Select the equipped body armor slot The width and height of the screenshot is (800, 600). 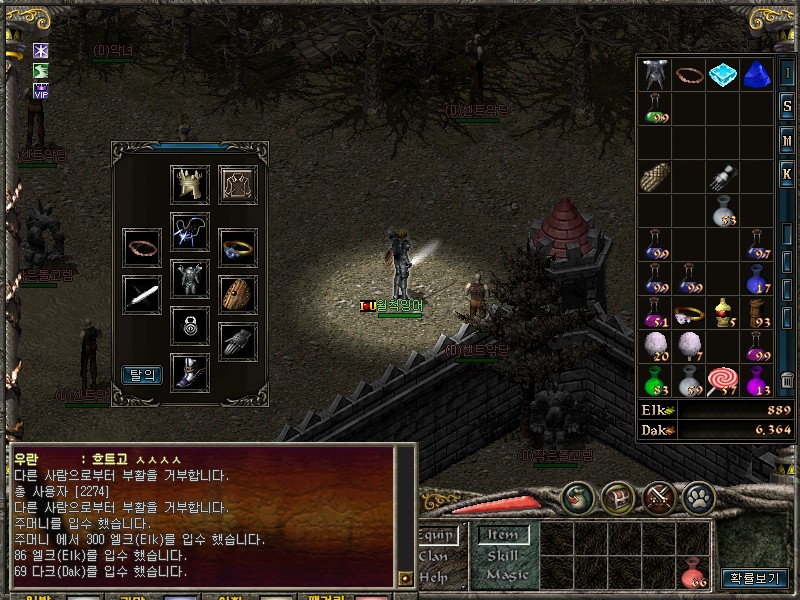(190, 277)
